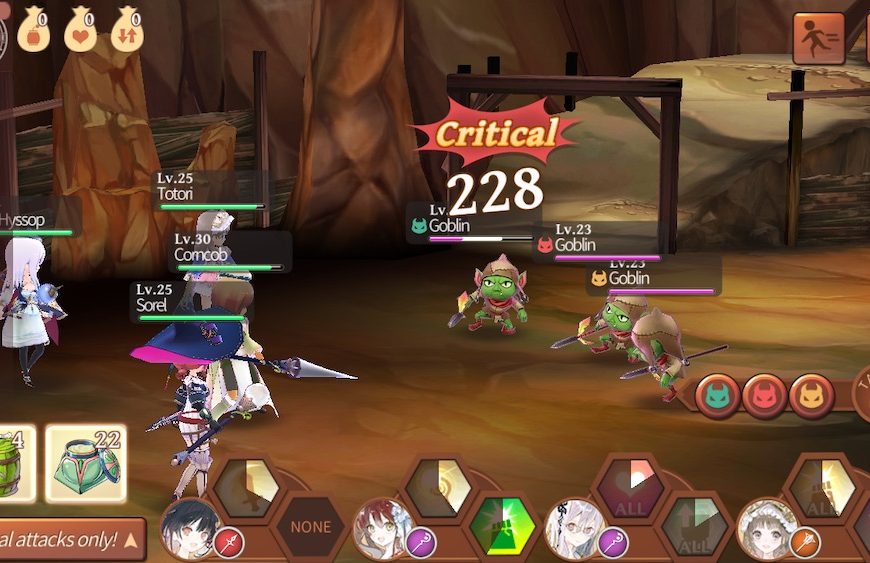870x563 pixels.
Task: Target the orange-marked goblin button
Action: tap(812, 396)
